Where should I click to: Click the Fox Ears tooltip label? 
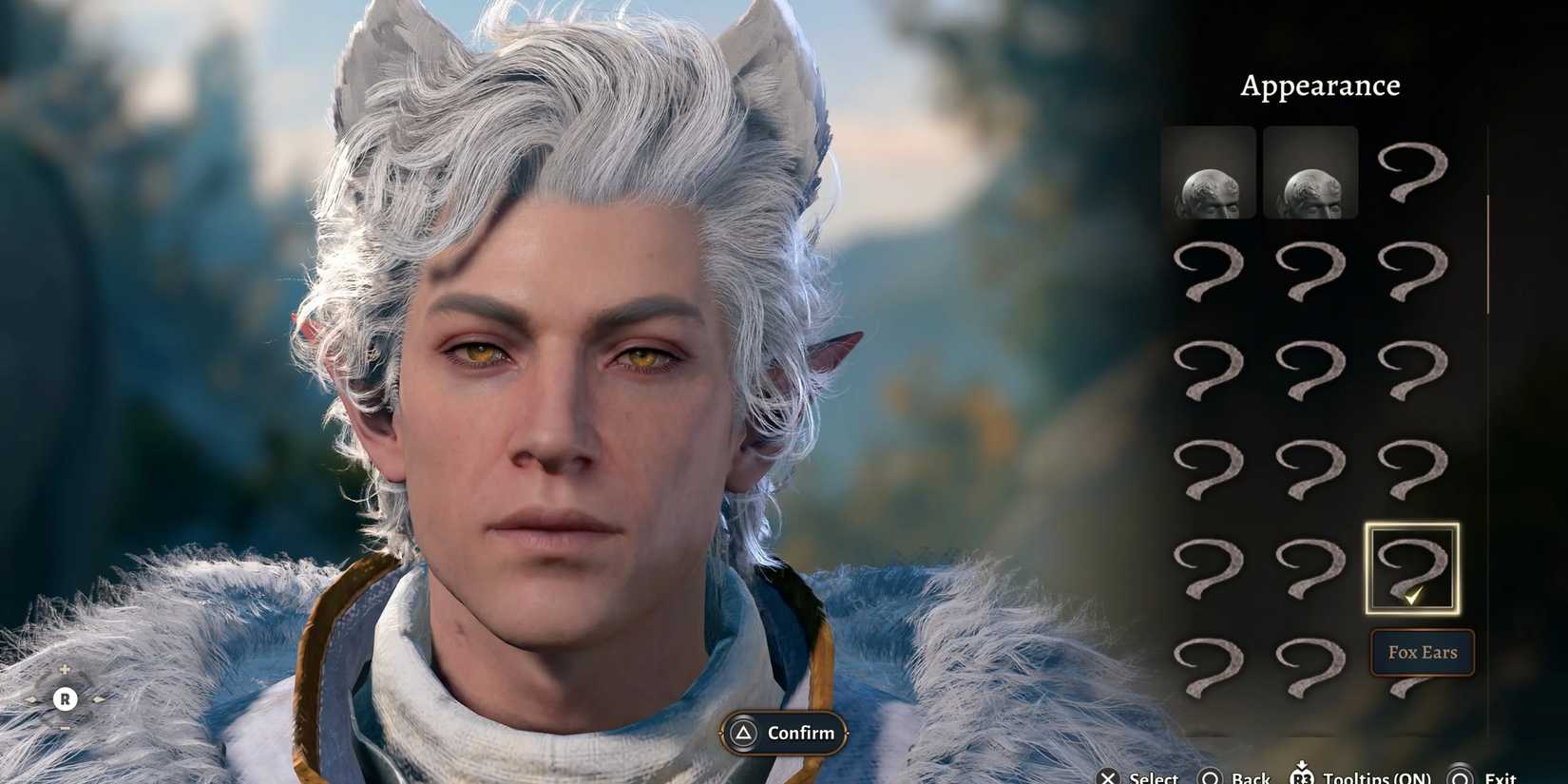[x=1422, y=653]
